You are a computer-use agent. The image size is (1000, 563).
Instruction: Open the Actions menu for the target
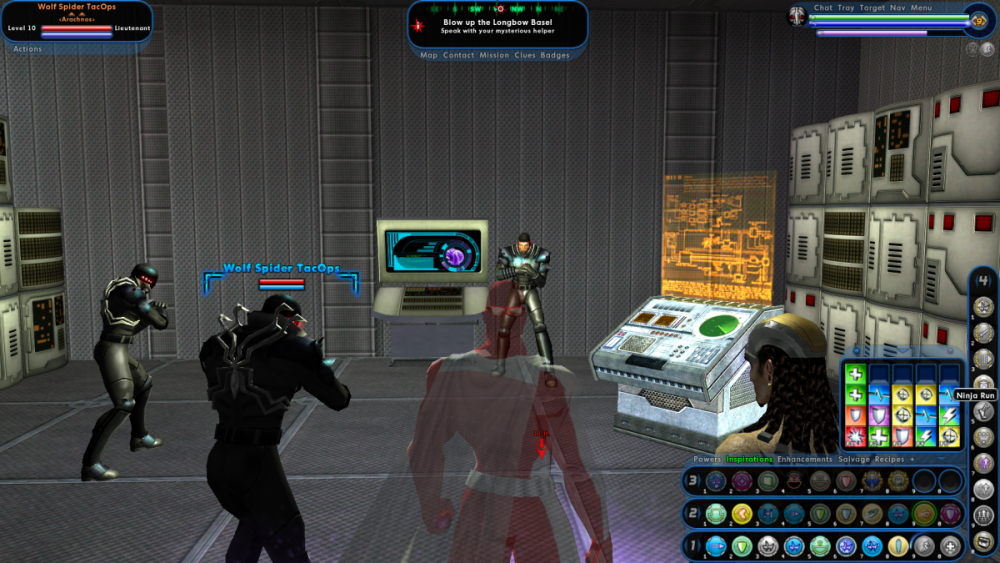(28, 49)
